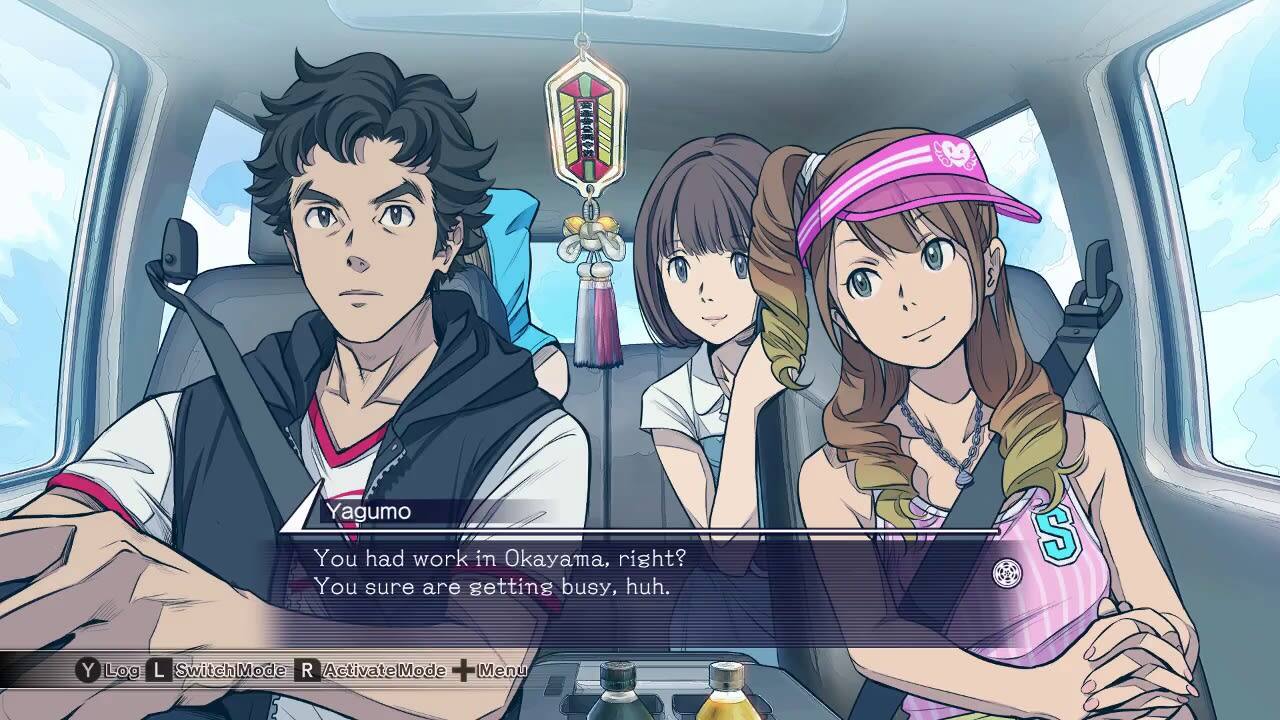Screen dimensions: 1280x720
Task: Click the Y button prompt icon
Action: (87, 668)
